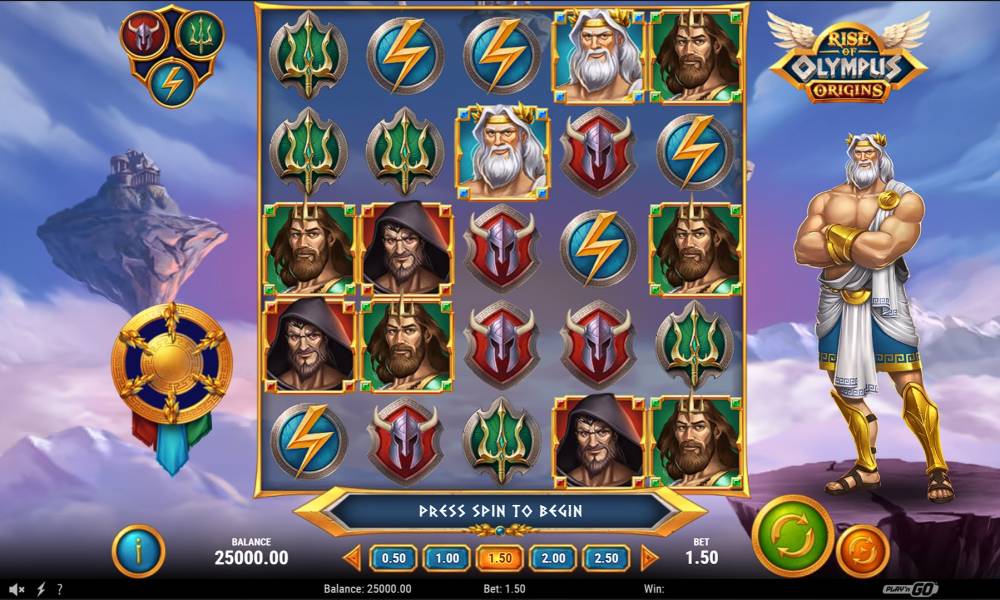Image resolution: width=1000 pixels, height=600 pixels.
Task: Open help with the question mark icon
Action: coord(60,589)
